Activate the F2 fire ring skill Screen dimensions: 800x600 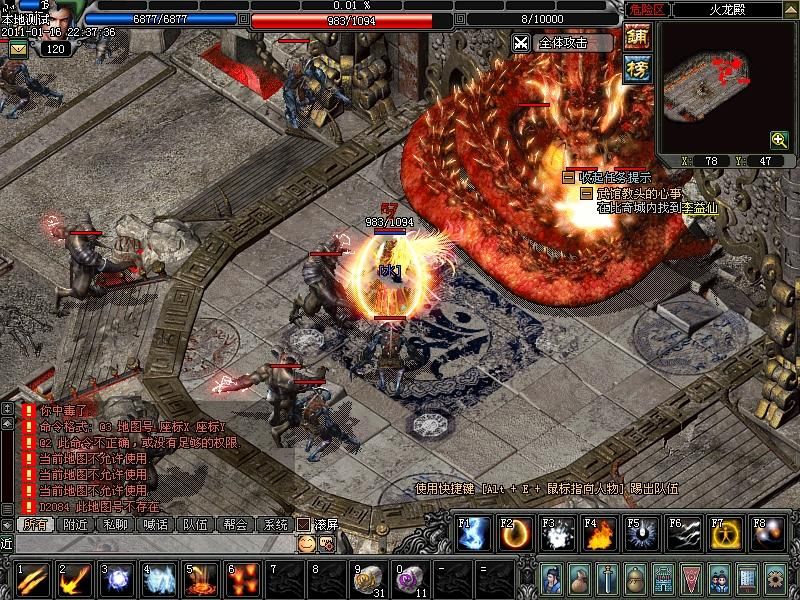(x=515, y=534)
